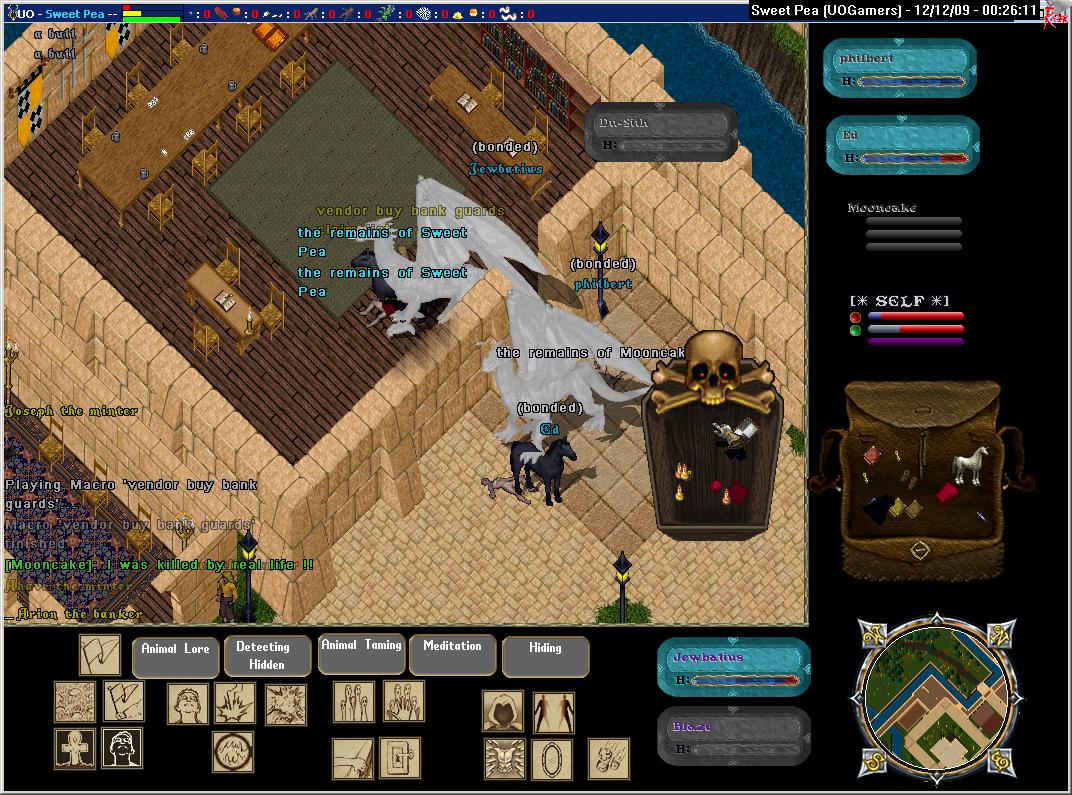Click the Jewbatius pet status gump
This screenshot has height=795, width=1072.
(x=733, y=667)
